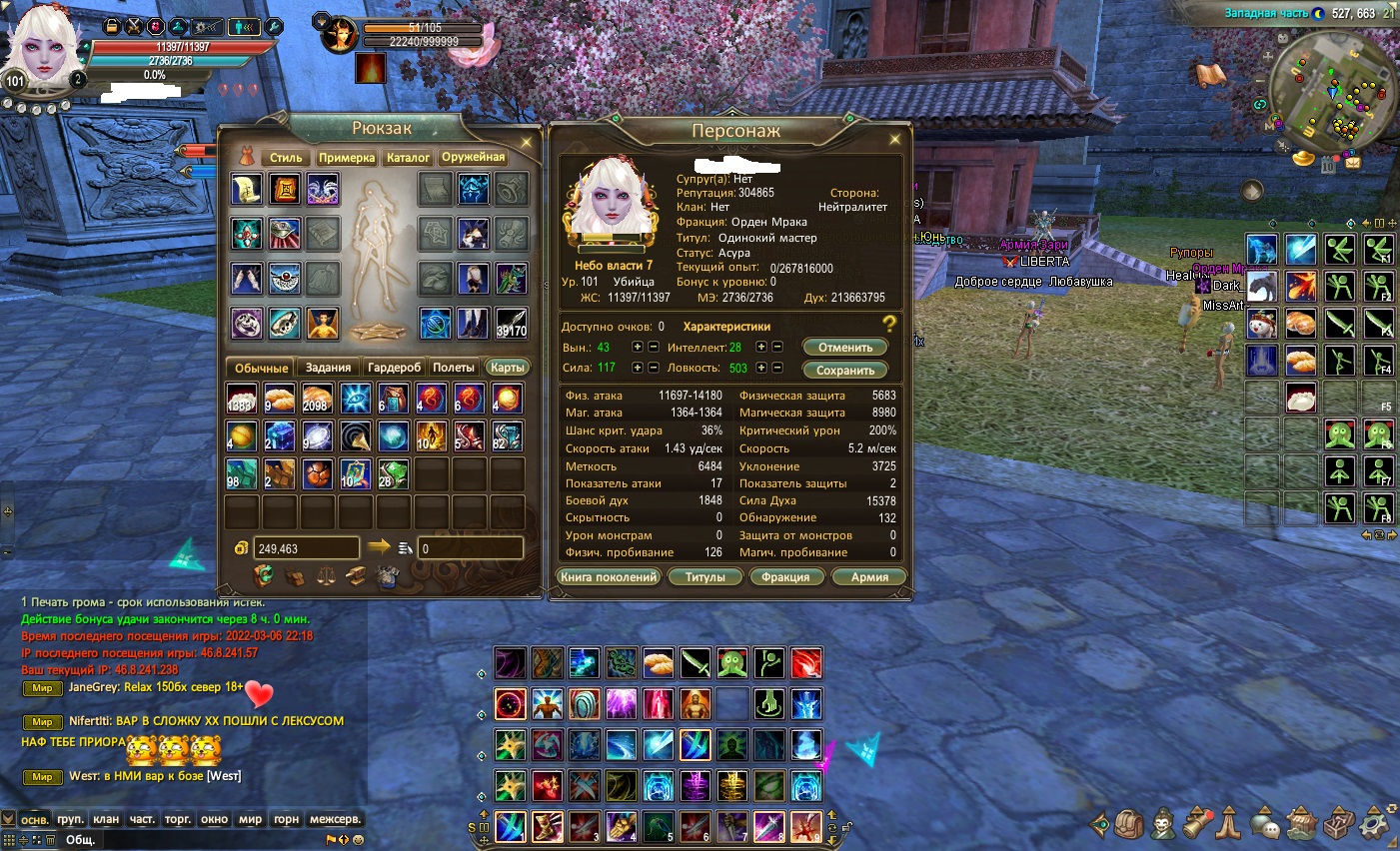The height and width of the screenshot is (851, 1400).
Task: Save stats with the Сохранить button
Action: (845, 371)
